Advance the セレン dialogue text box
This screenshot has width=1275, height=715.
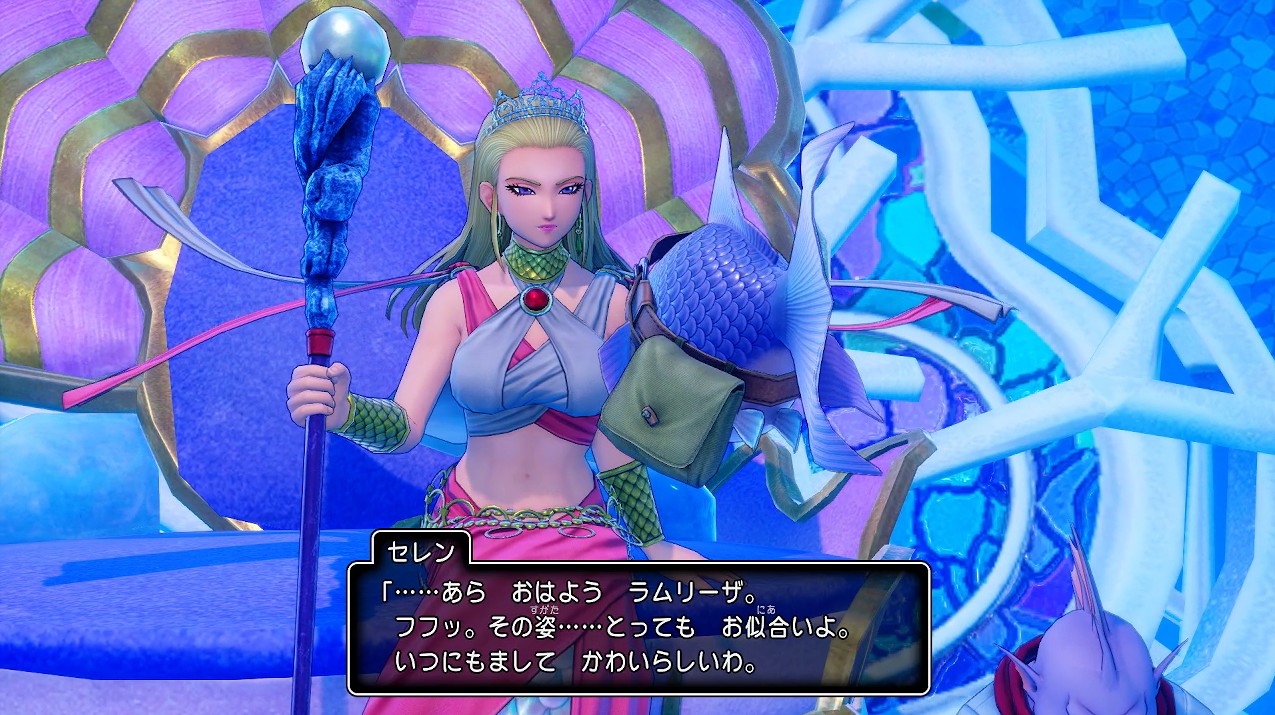638,628
